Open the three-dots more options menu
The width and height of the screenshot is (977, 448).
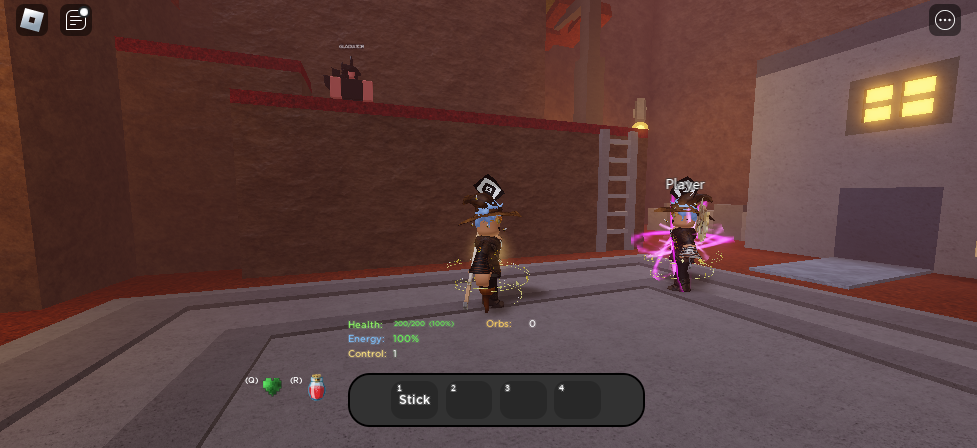coord(944,19)
